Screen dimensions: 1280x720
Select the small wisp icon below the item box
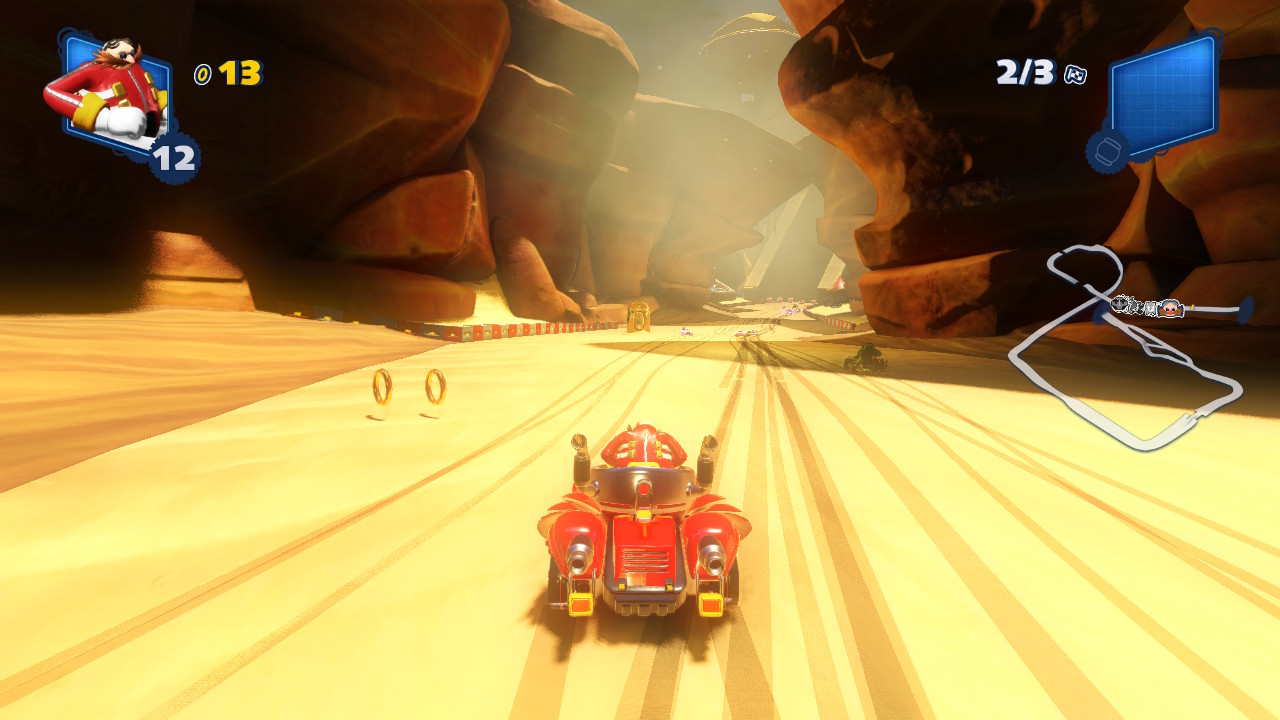click(x=1108, y=151)
